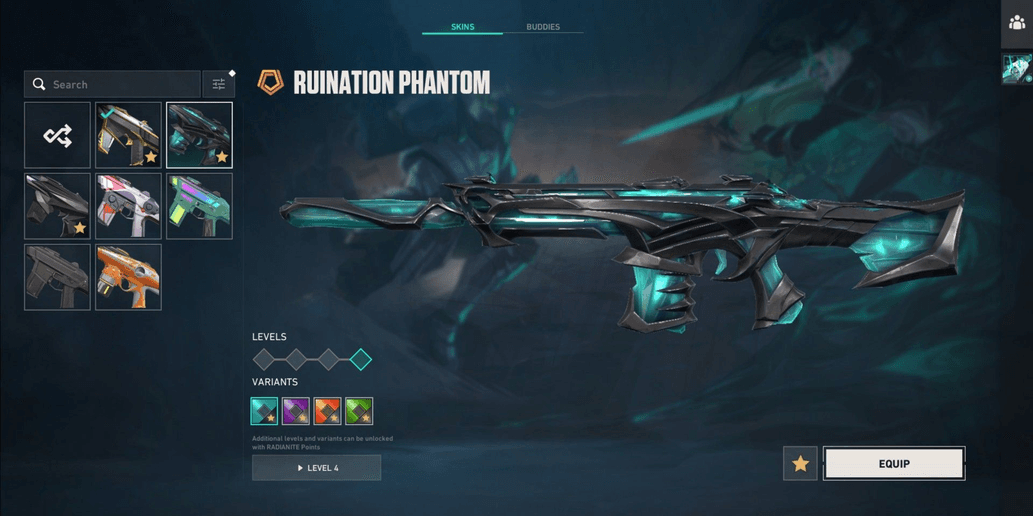The image size is (1033, 516).
Task: Open the skin filter options
Action: (218, 84)
